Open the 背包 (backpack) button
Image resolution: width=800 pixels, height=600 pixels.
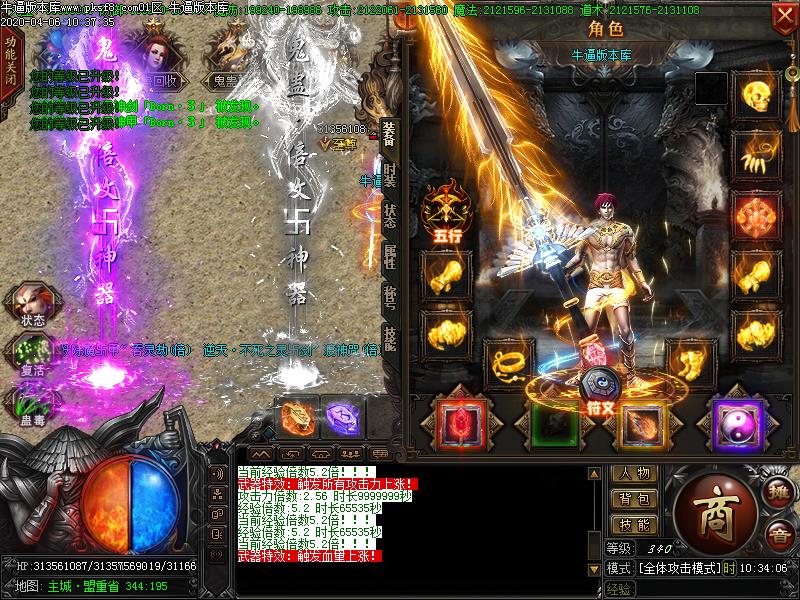633,499
